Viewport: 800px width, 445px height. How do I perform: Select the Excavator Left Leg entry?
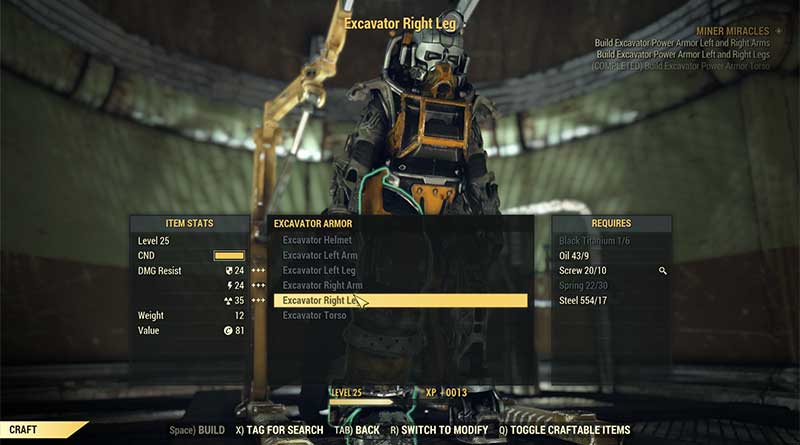pos(319,270)
